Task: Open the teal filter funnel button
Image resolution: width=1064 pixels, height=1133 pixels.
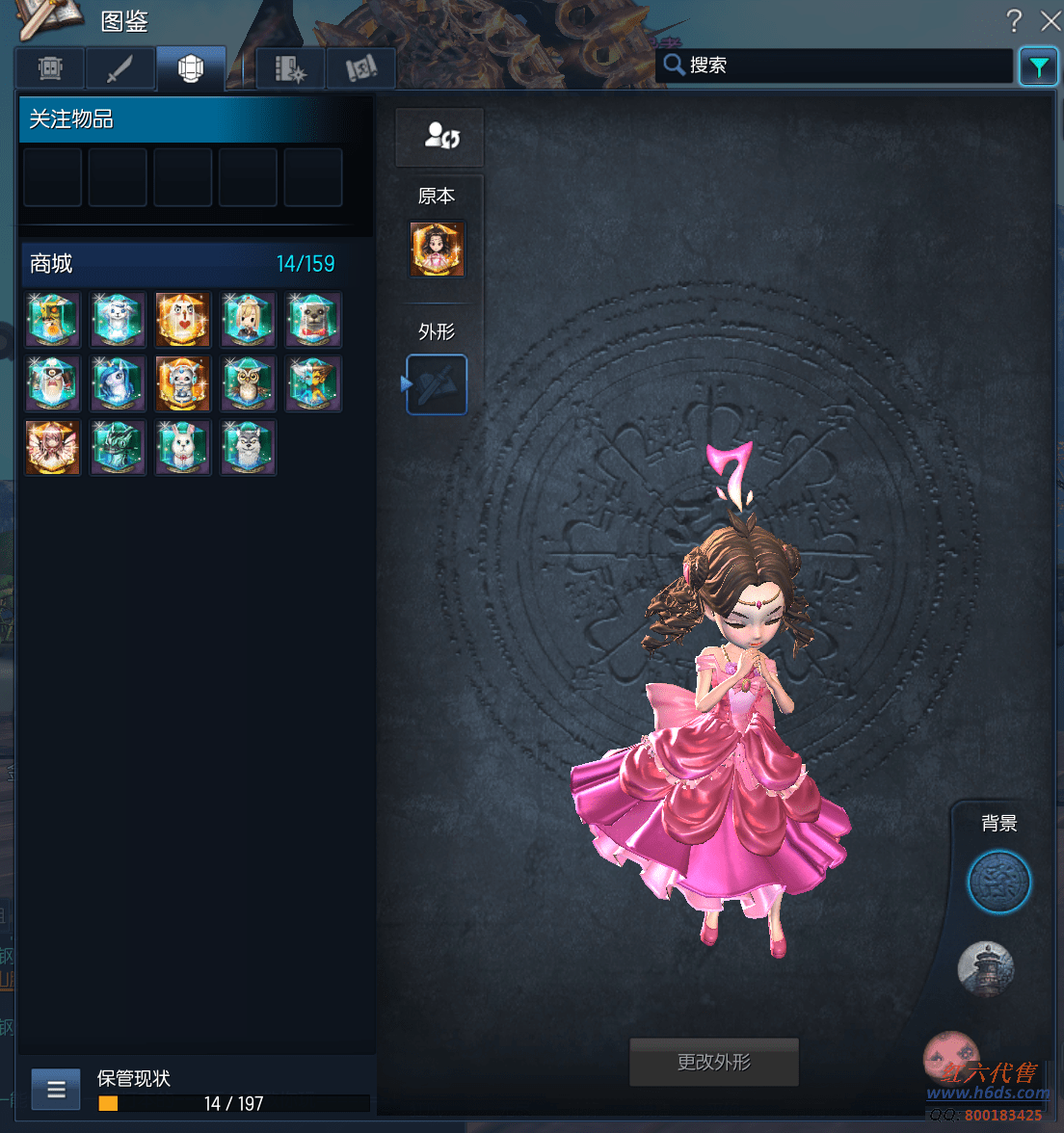Action: tap(1038, 66)
